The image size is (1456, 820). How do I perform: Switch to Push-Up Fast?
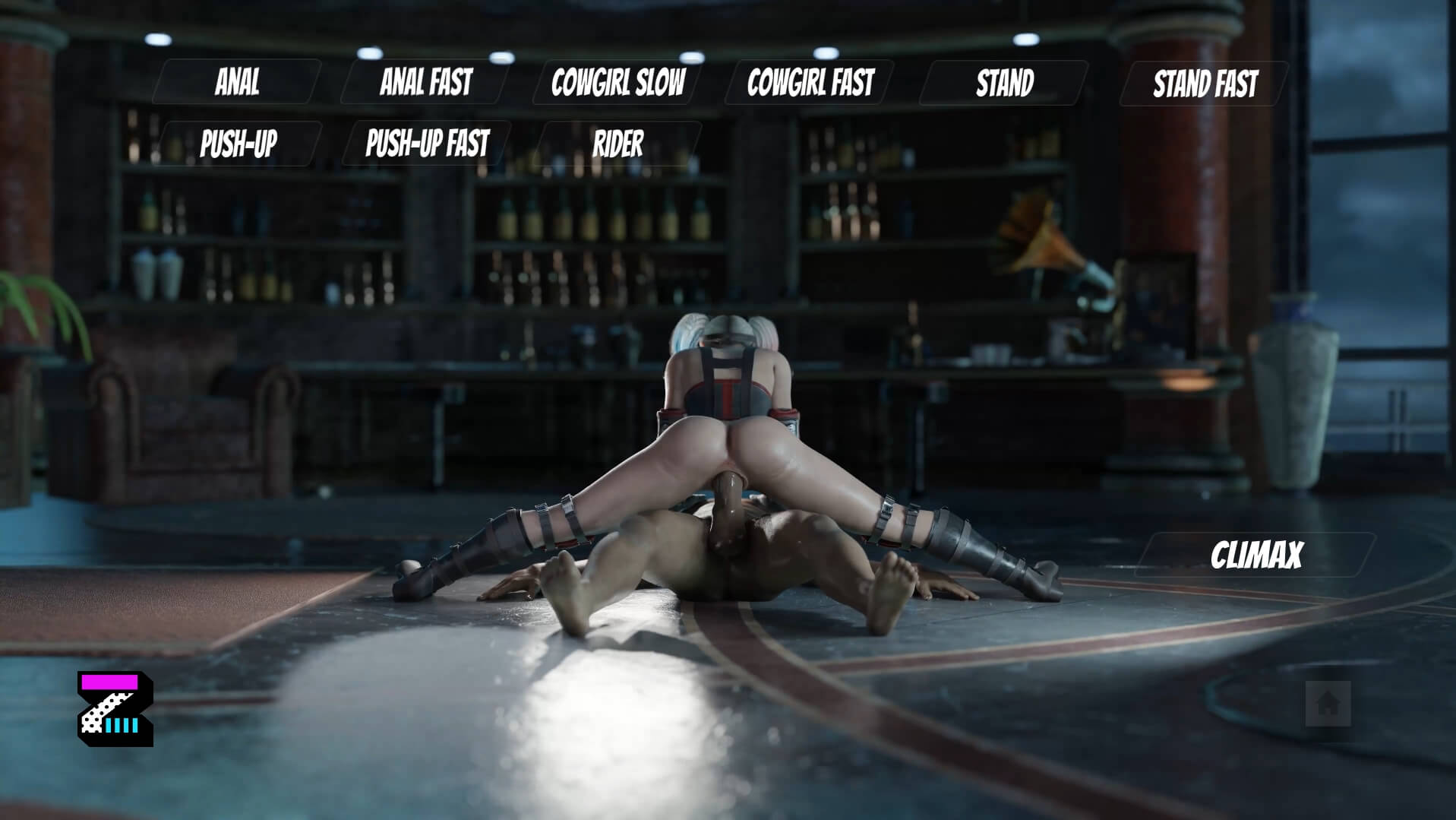tap(427, 144)
